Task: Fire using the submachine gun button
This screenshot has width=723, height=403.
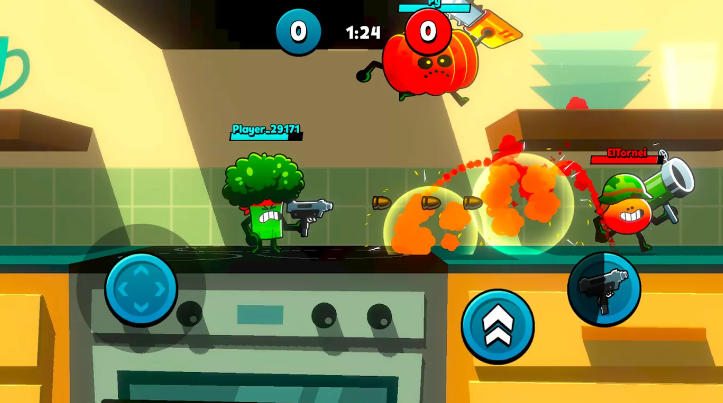Action: [x=604, y=289]
